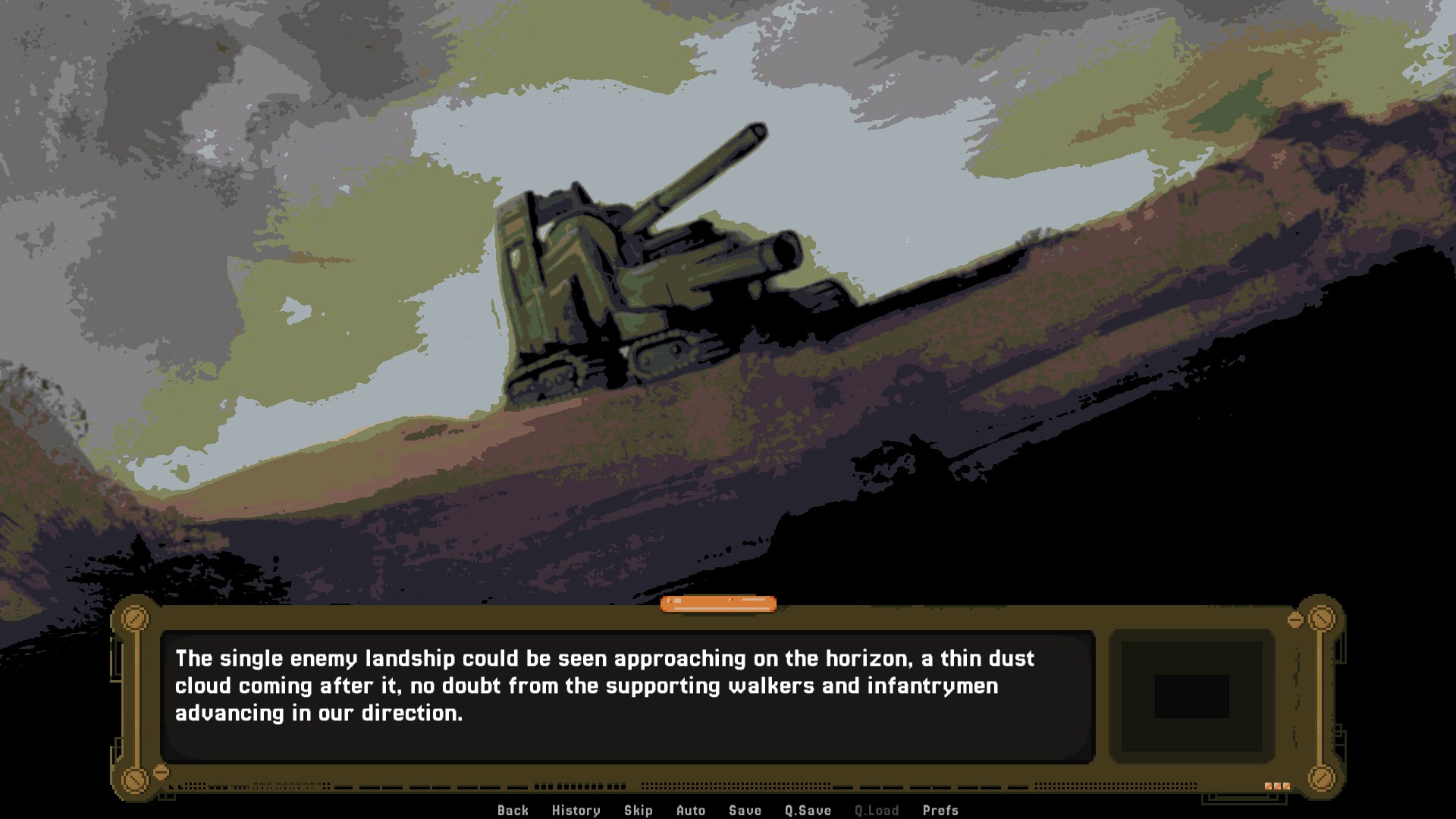1456x819 pixels.
Task: Enable Auto mode for automatic text advance
Action: (691, 810)
